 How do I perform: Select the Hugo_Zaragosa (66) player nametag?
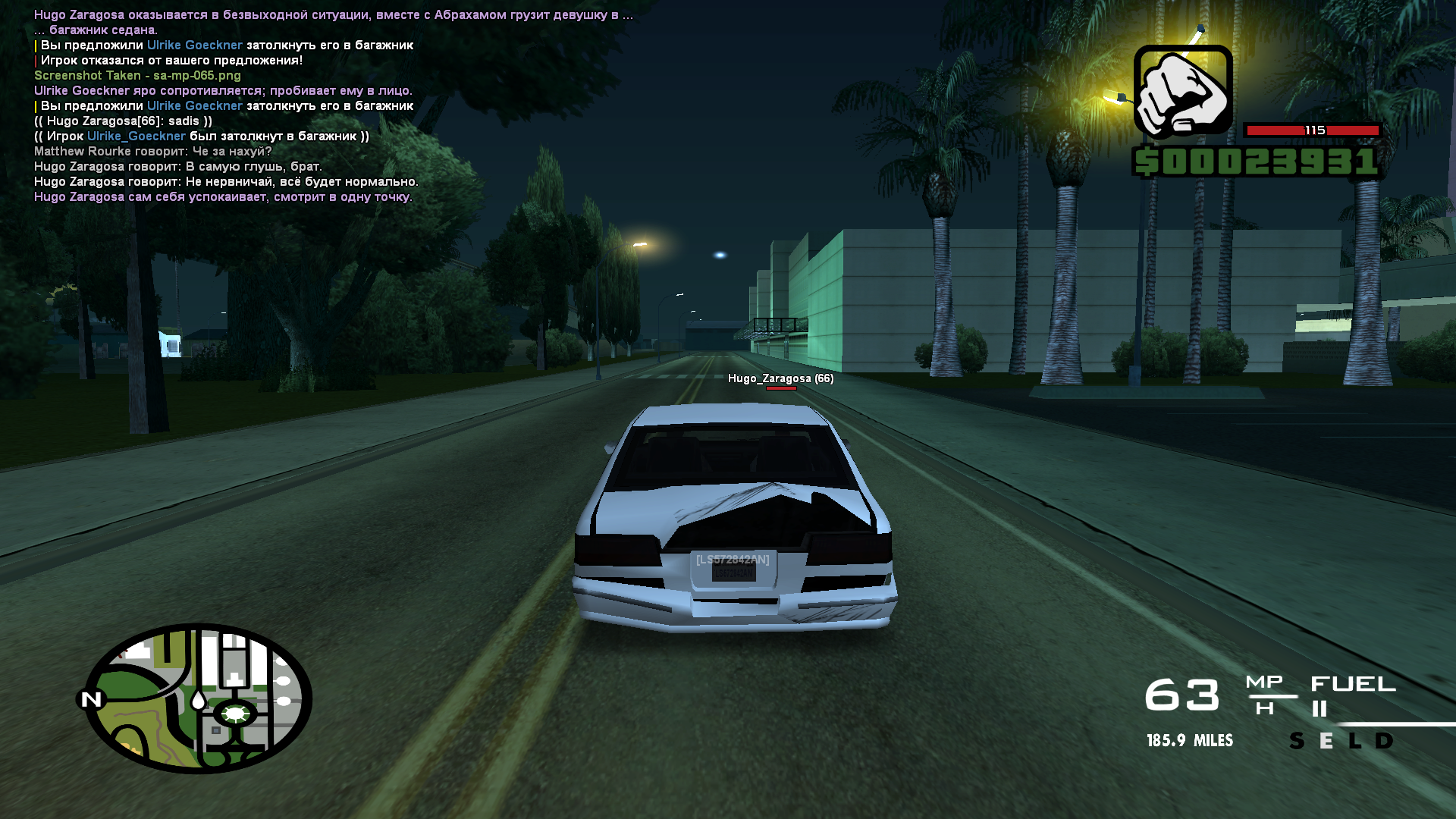[x=780, y=378]
